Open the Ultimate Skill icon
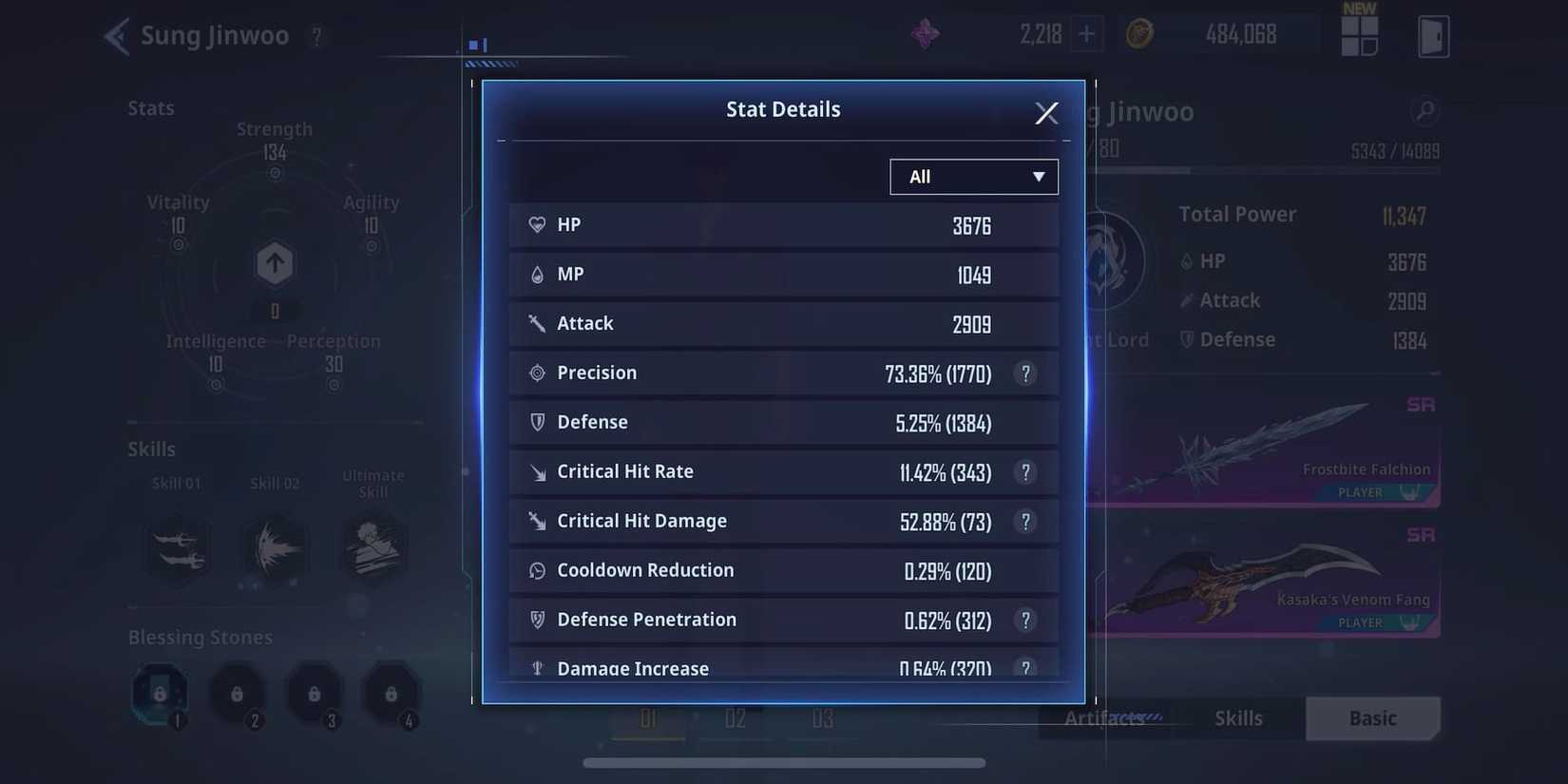Viewport: 1568px width, 784px height. pos(373,549)
